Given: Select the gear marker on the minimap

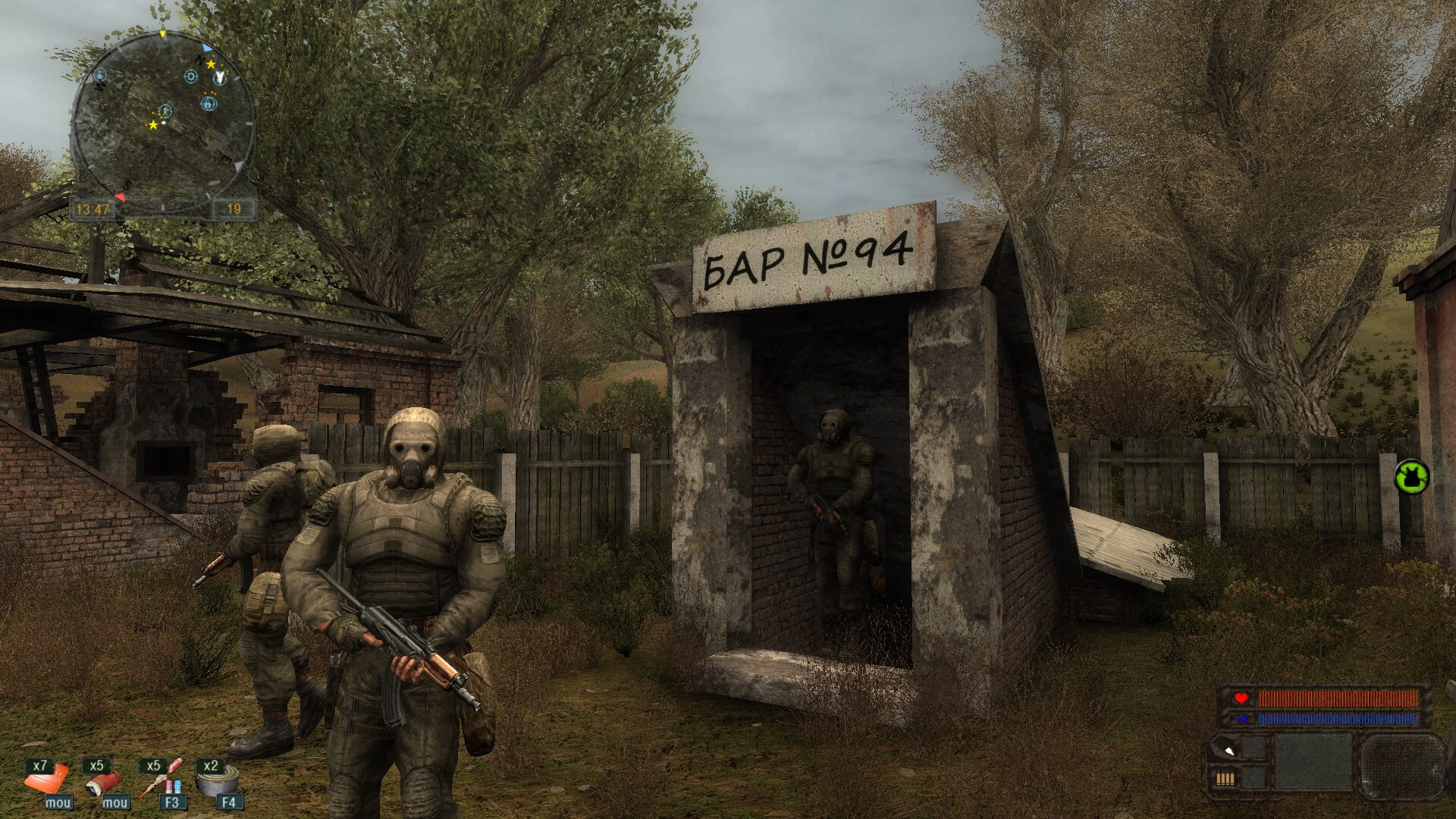Looking at the screenshot, I should (x=190, y=77).
